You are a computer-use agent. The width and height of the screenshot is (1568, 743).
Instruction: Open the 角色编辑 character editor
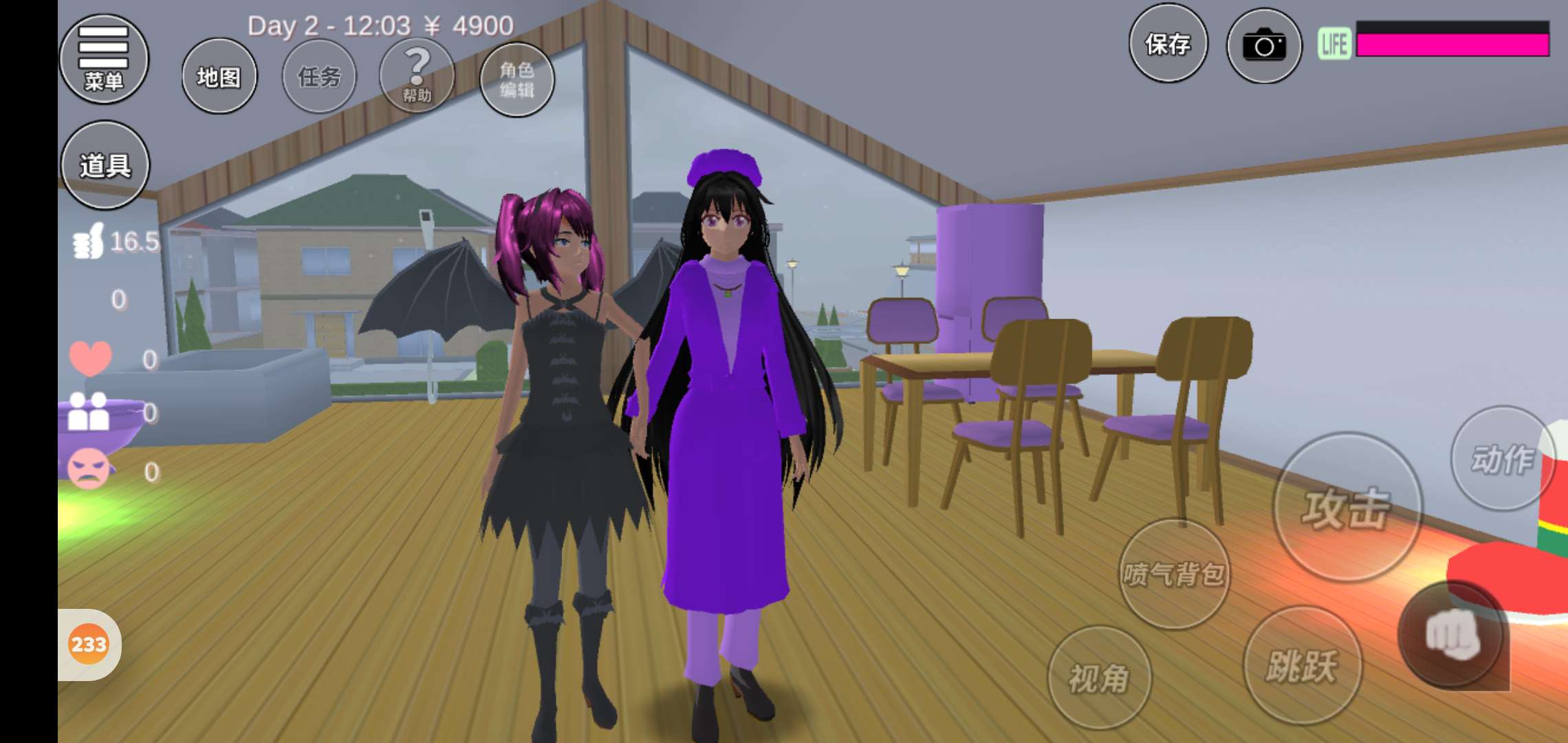coord(516,79)
